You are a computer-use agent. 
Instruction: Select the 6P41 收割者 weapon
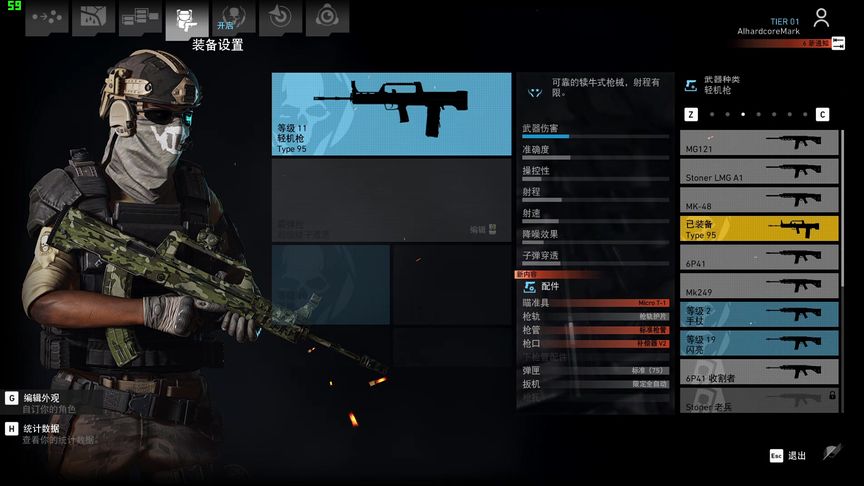(x=760, y=372)
